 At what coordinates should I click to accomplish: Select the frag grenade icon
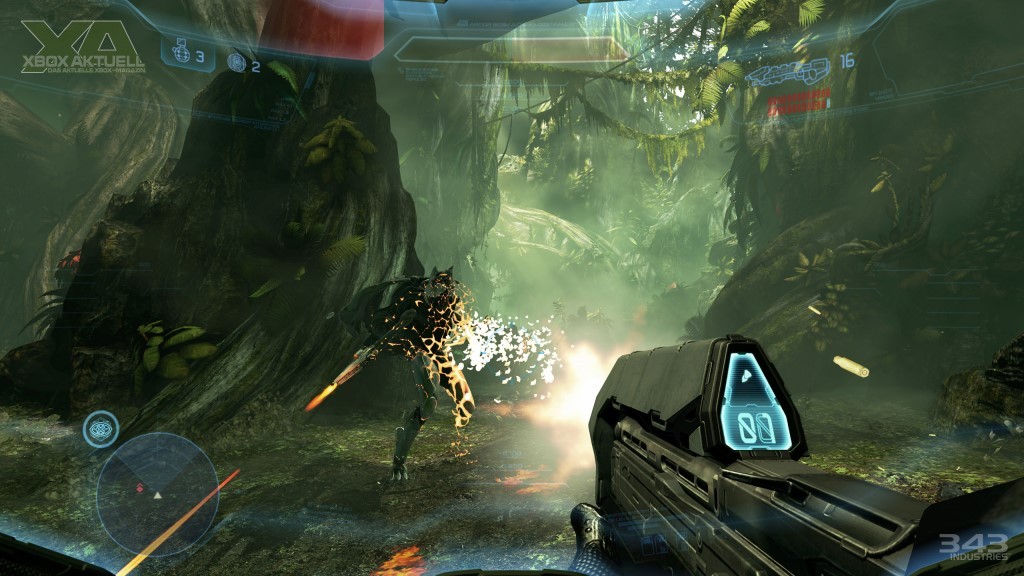[180, 57]
